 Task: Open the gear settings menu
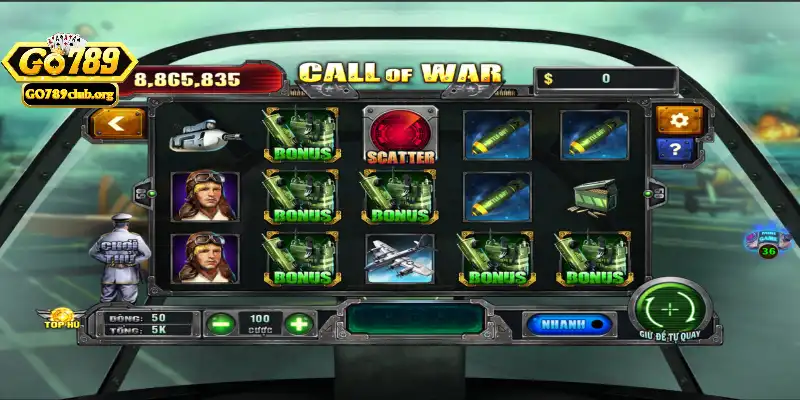[x=680, y=121]
